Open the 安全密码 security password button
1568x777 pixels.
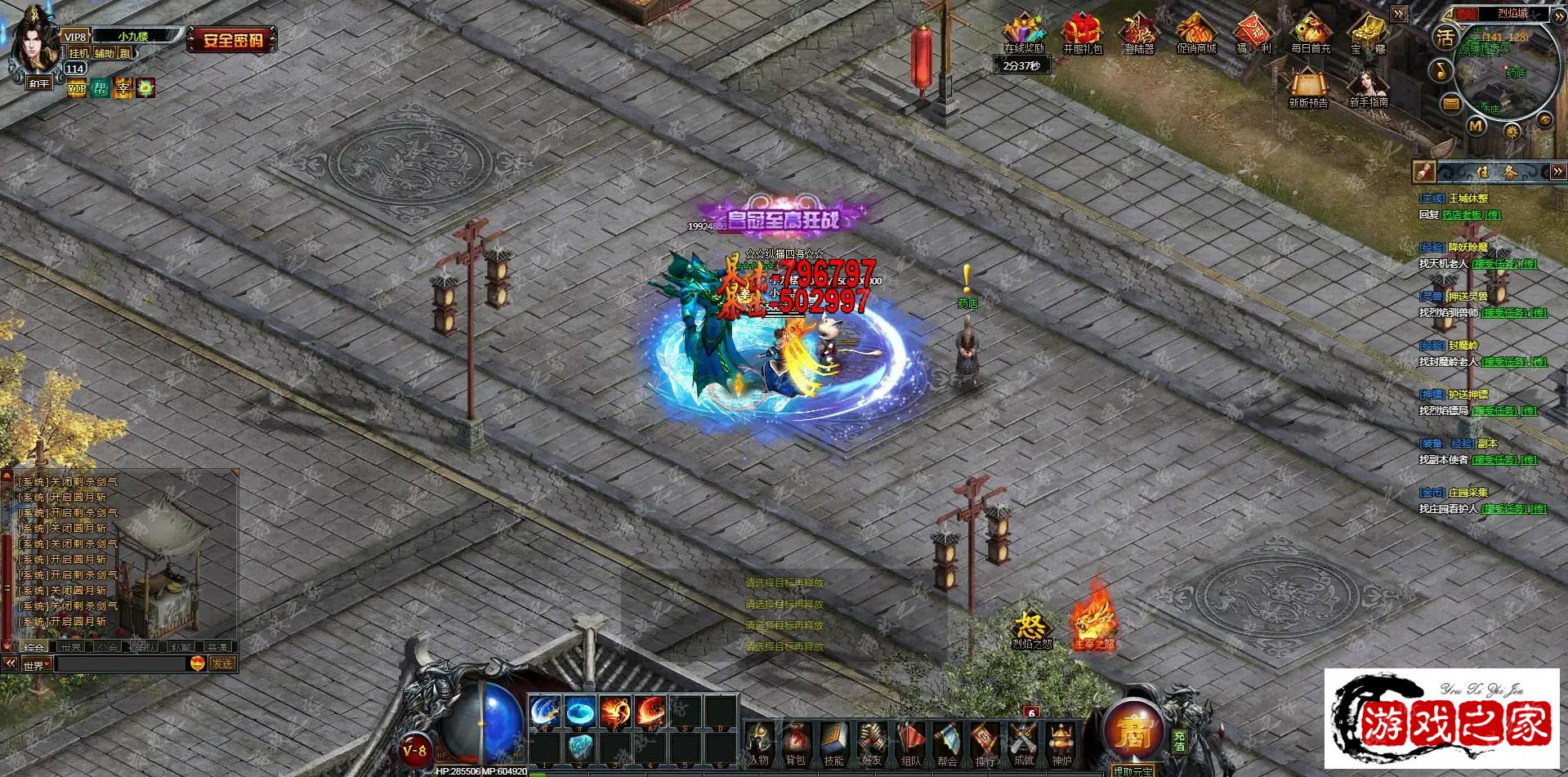(x=232, y=39)
